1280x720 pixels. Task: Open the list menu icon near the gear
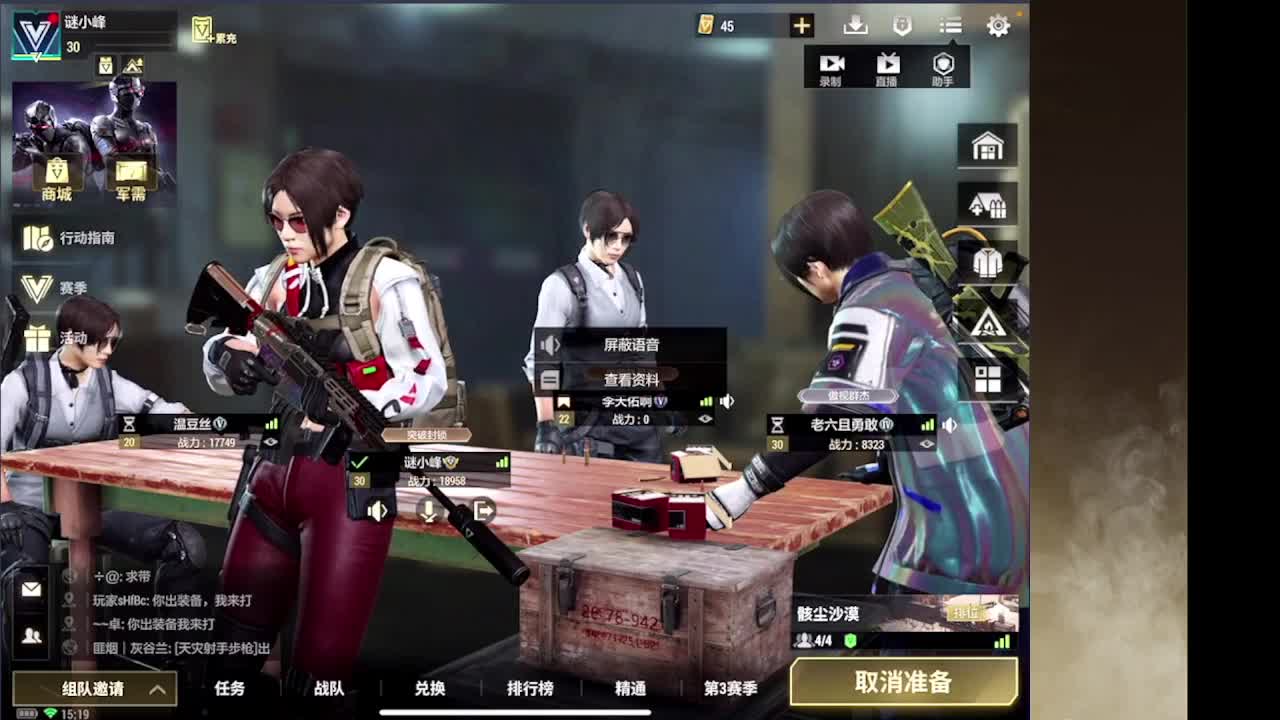coord(948,27)
